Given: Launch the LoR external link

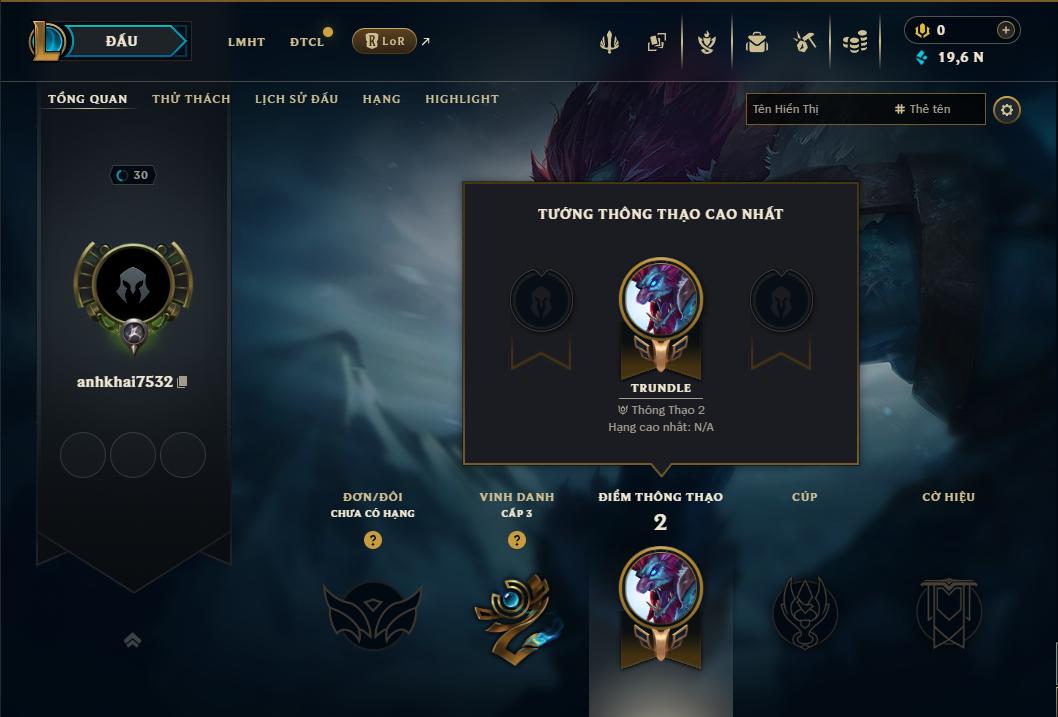Looking at the screenshot, I should pos(385,41).
